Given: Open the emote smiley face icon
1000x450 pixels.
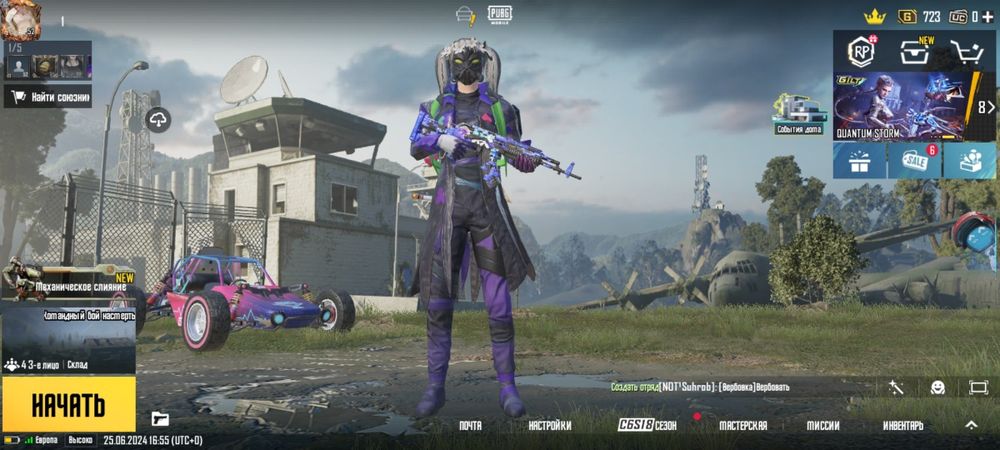Looking at the screenshot, I should click(x=937, y=387).
